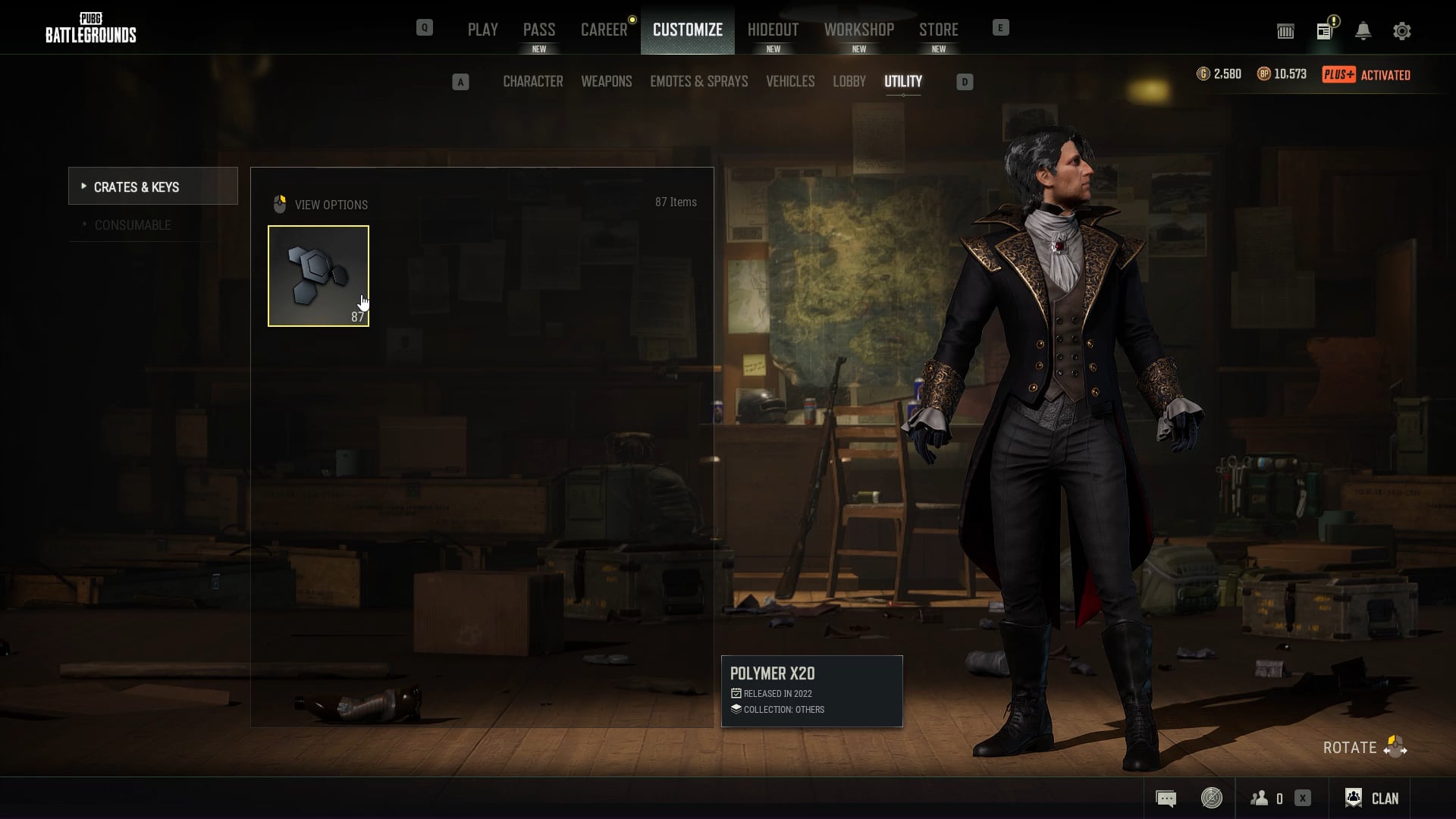The width and height of the screenshot is (1456, 819).
Task: Show the Weapons category
Action: (606, 81)
